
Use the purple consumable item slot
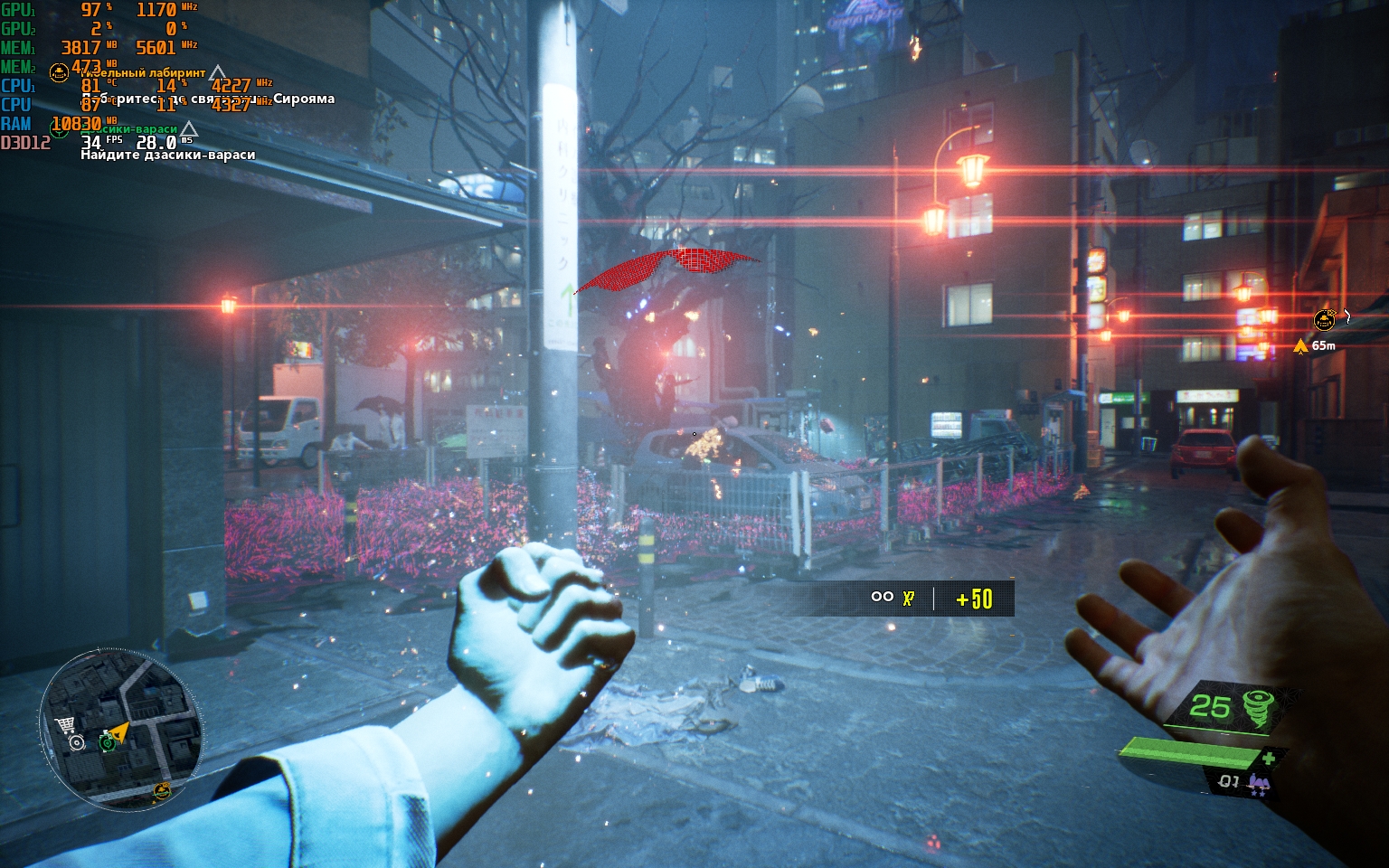click(1258, 783)
